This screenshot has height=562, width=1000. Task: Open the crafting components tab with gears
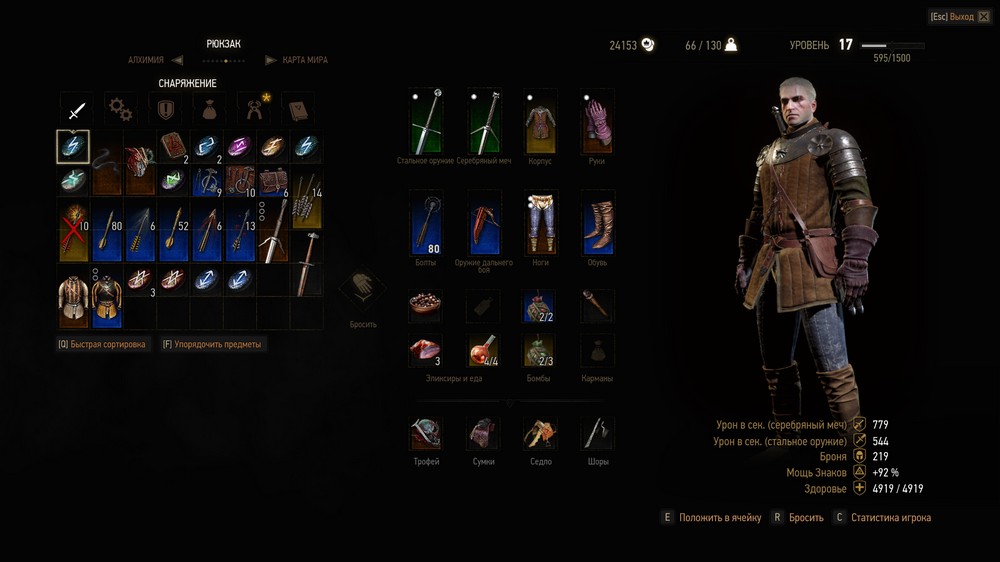tap(121, 107)
